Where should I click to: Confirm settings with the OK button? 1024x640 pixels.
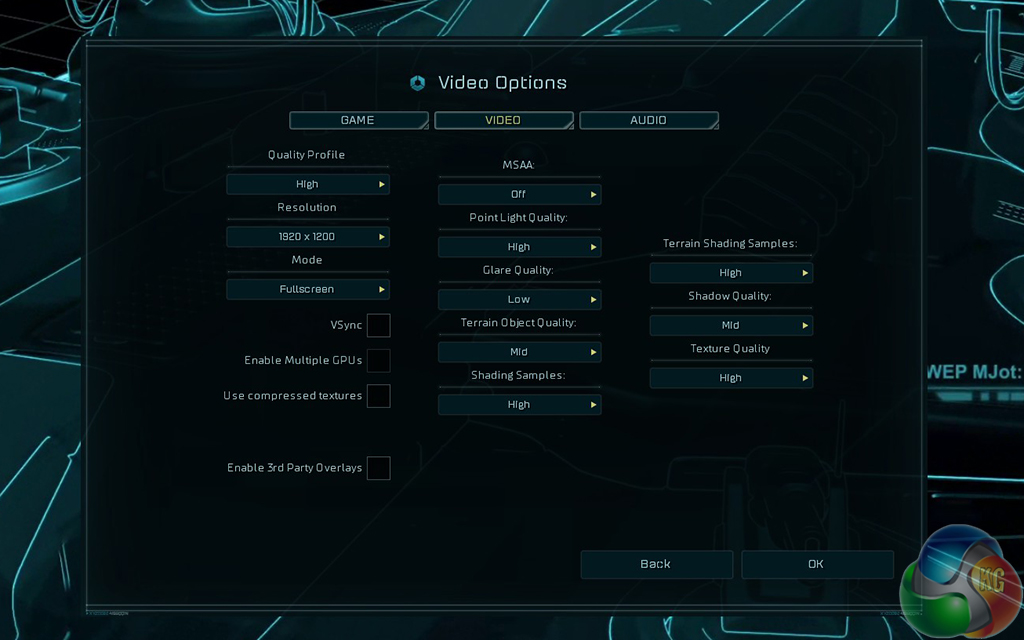tap(816, 564)
